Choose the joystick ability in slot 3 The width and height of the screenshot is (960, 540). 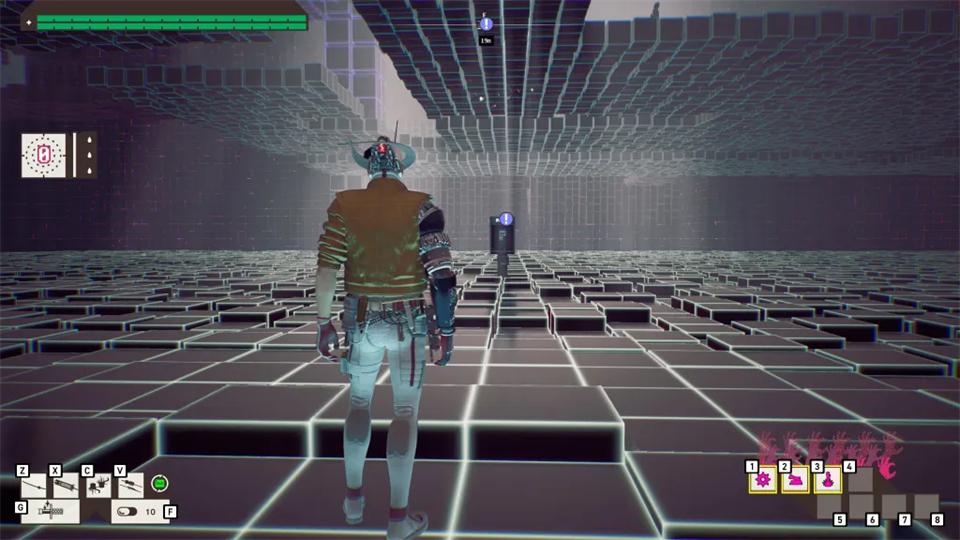[x=828, y=481]
